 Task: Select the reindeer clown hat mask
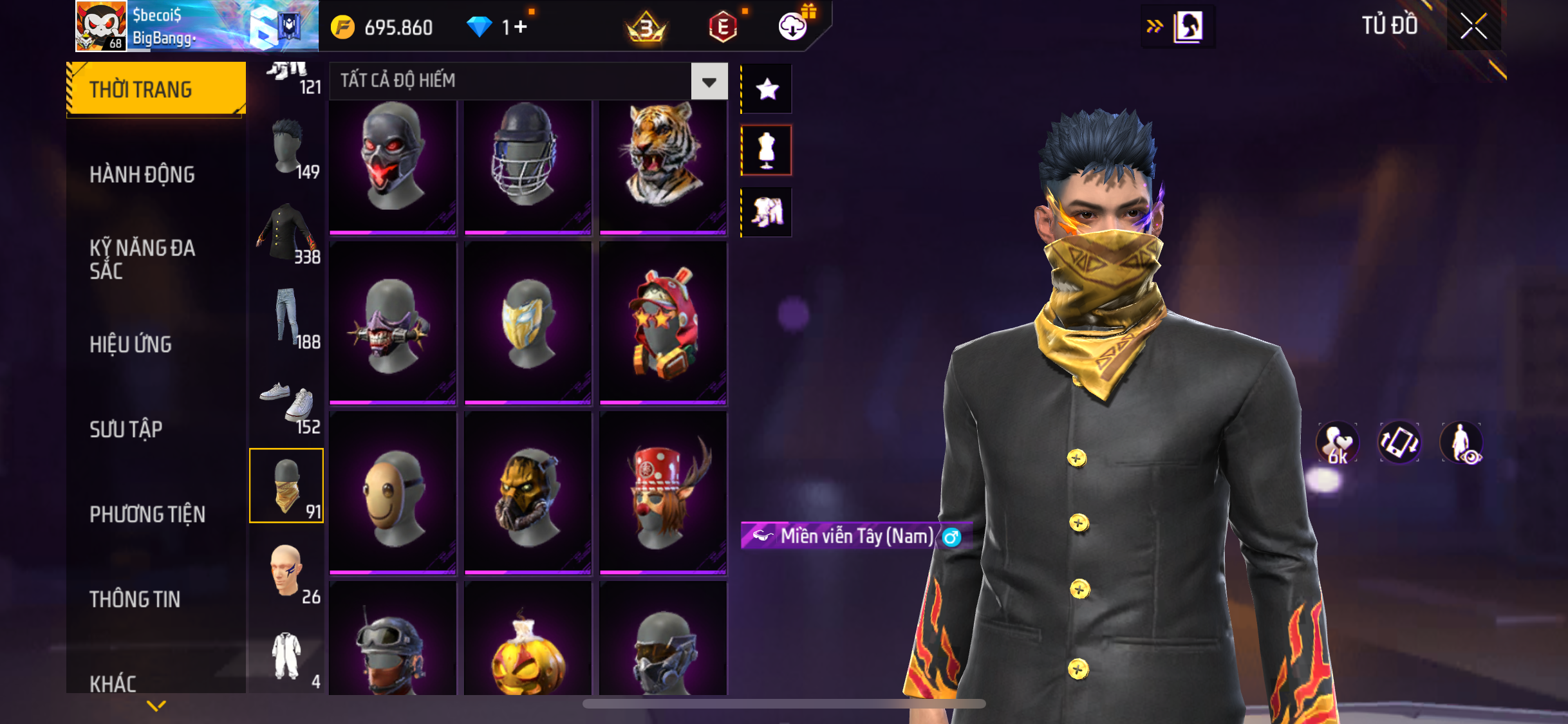pyautogui.click(x=662, y=494)
